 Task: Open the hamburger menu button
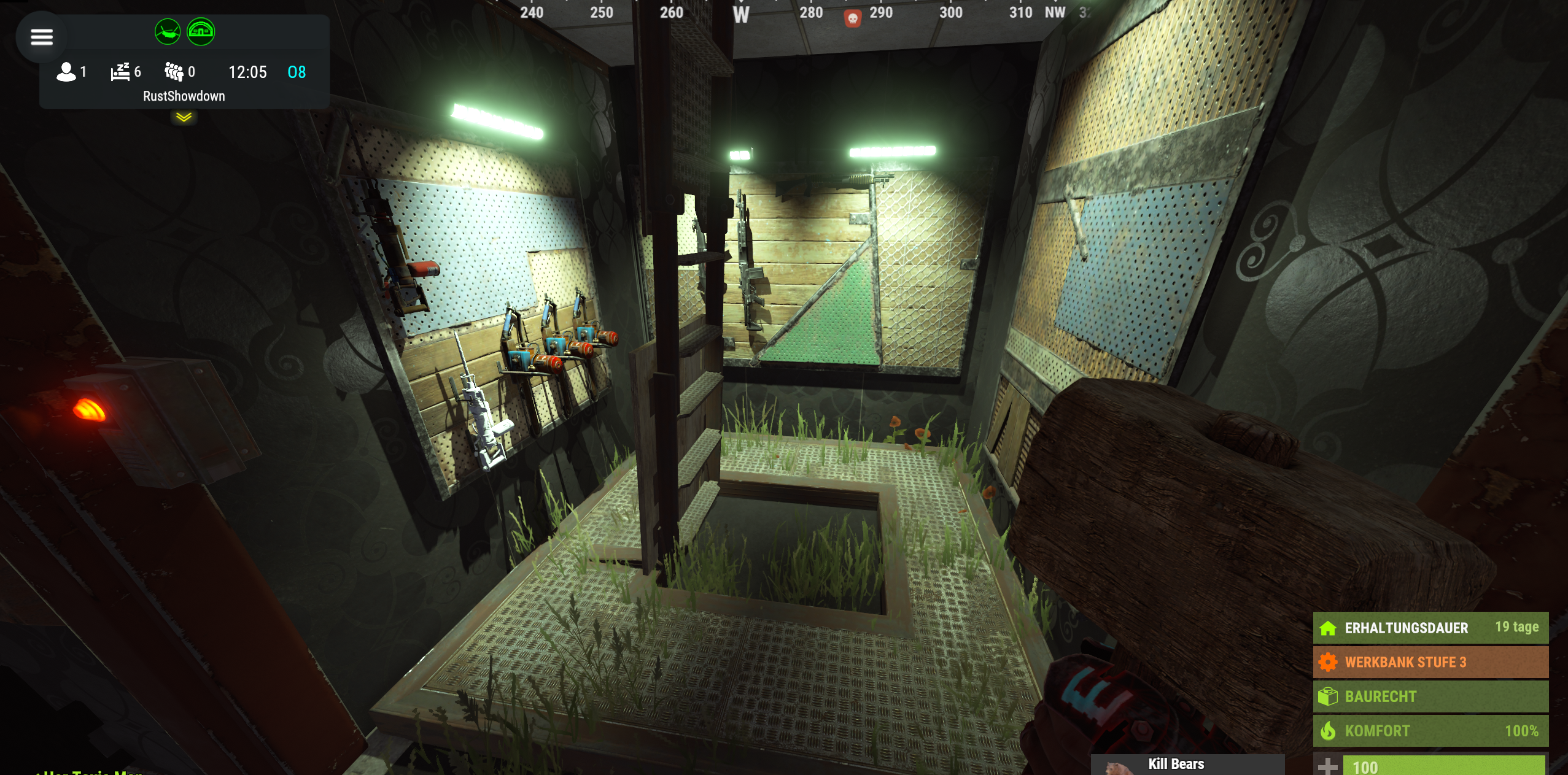pos(42,37)
